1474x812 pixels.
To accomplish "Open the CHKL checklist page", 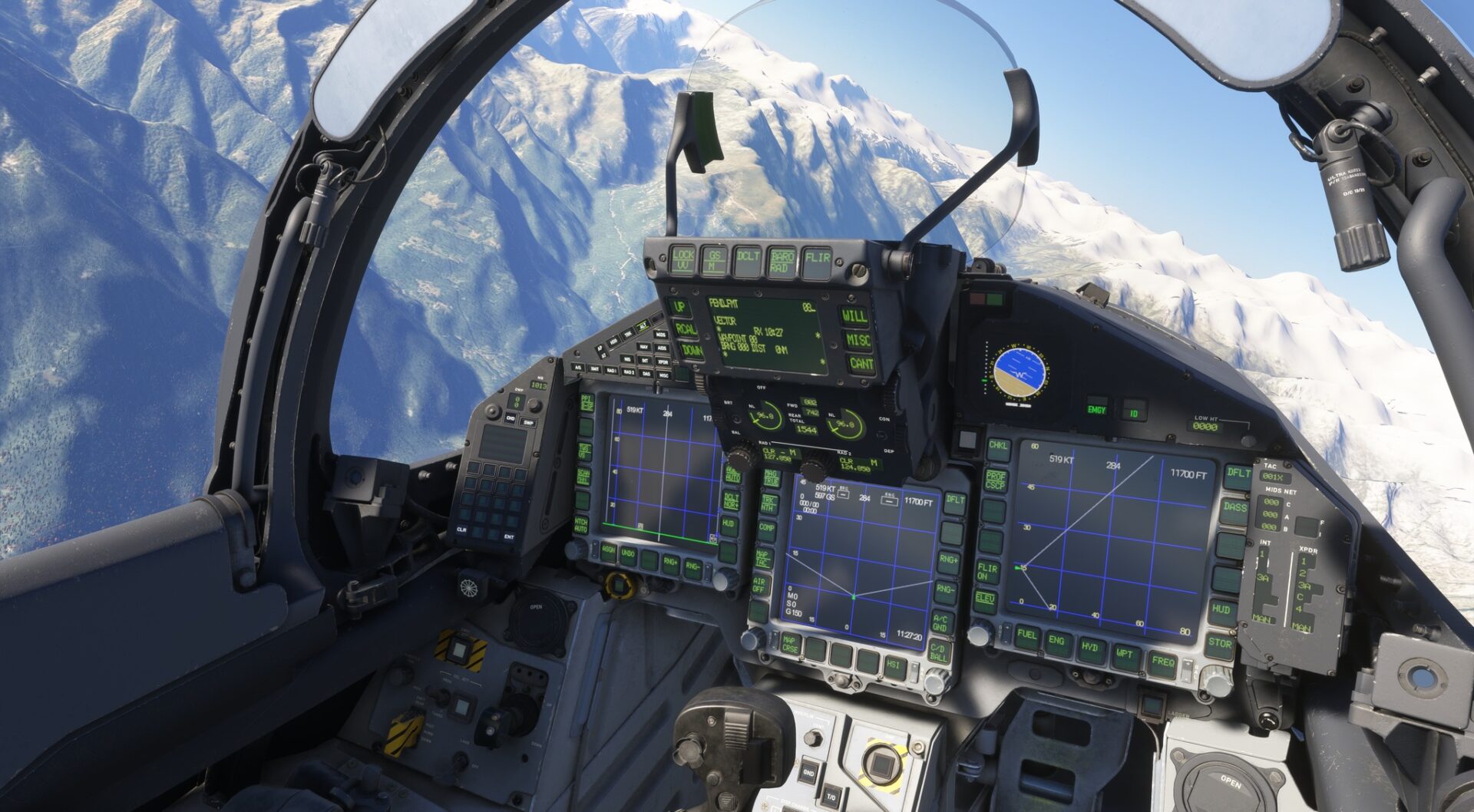I will 998,447.
